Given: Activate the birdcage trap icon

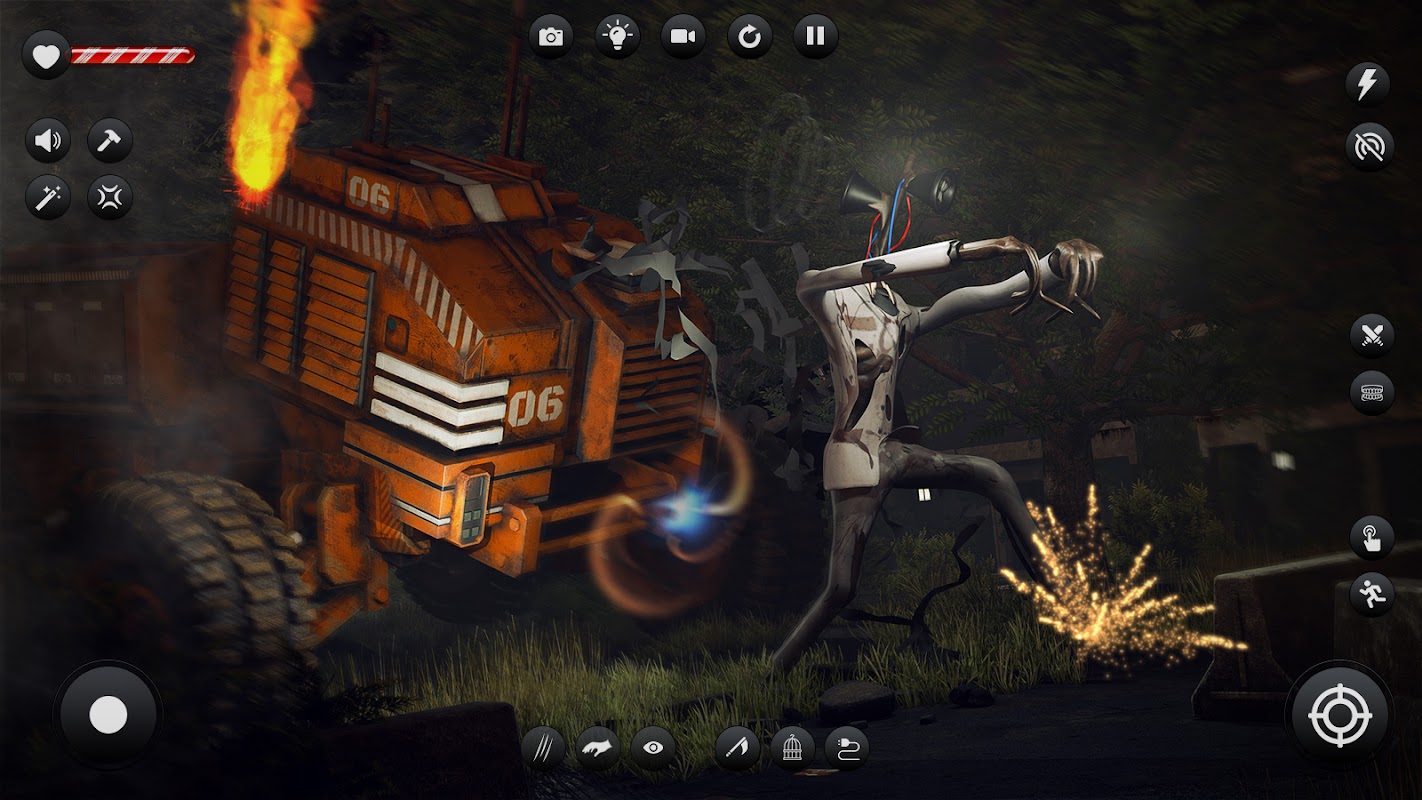Looking at the screenshot, I should click(791, 748).
